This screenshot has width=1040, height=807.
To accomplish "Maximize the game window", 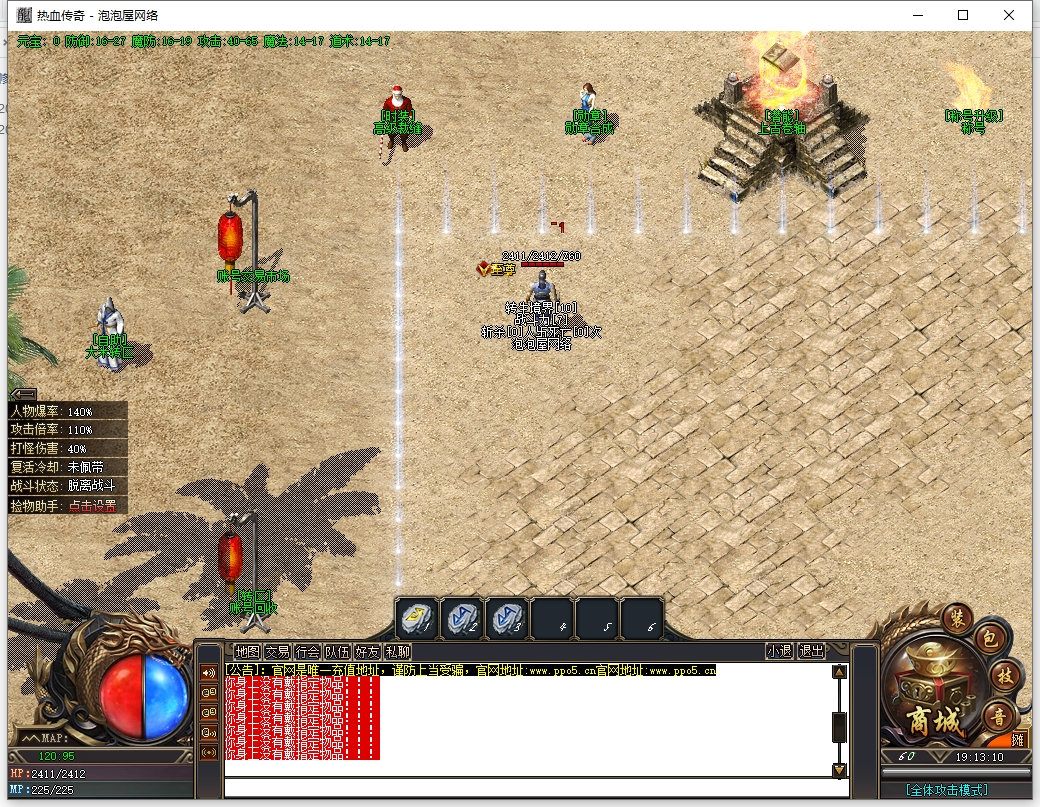I will click(962, 15).
